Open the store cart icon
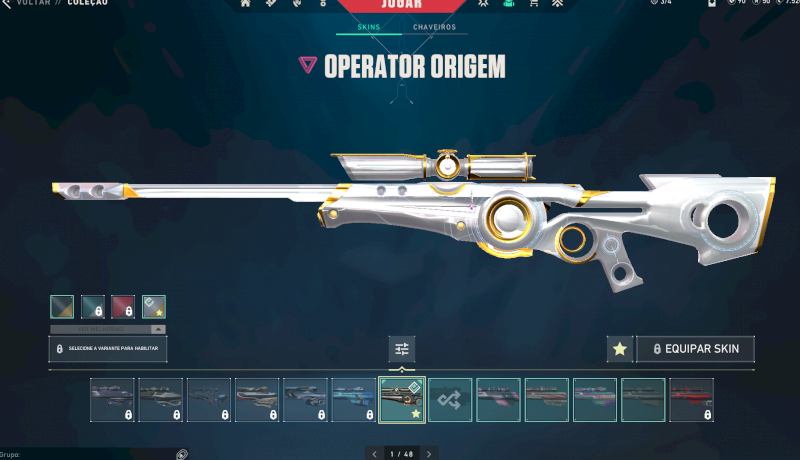The height and width of the screenshot is (460, 800). 533,4
